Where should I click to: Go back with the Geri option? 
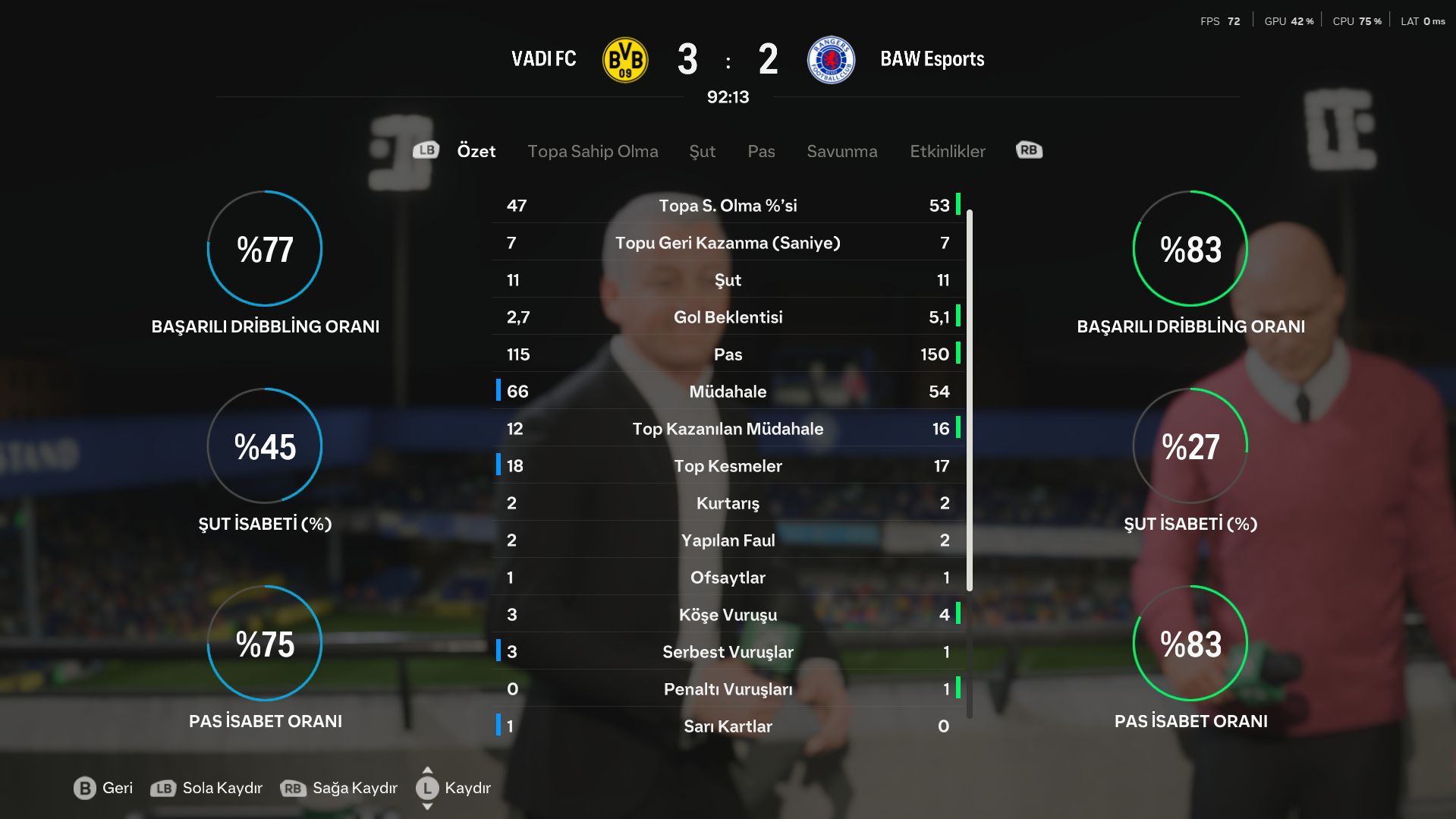point(103,788)
